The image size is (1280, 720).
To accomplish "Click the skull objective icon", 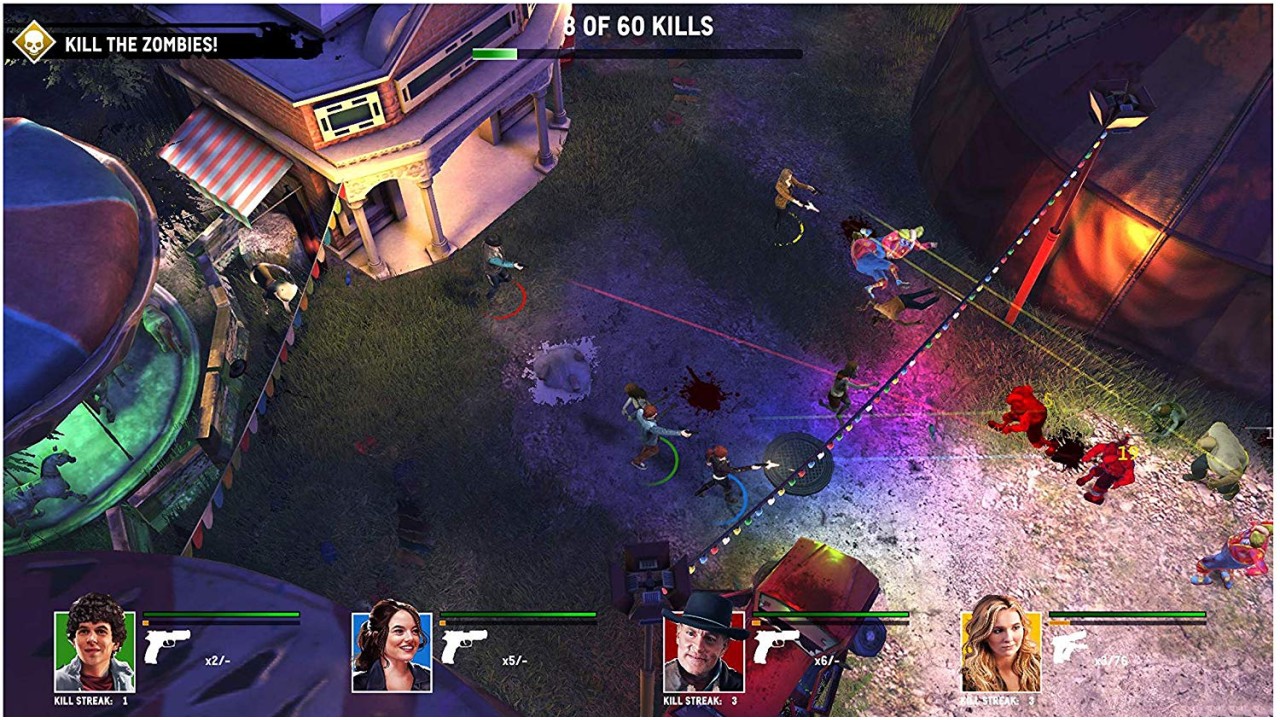I will (34, 42).
